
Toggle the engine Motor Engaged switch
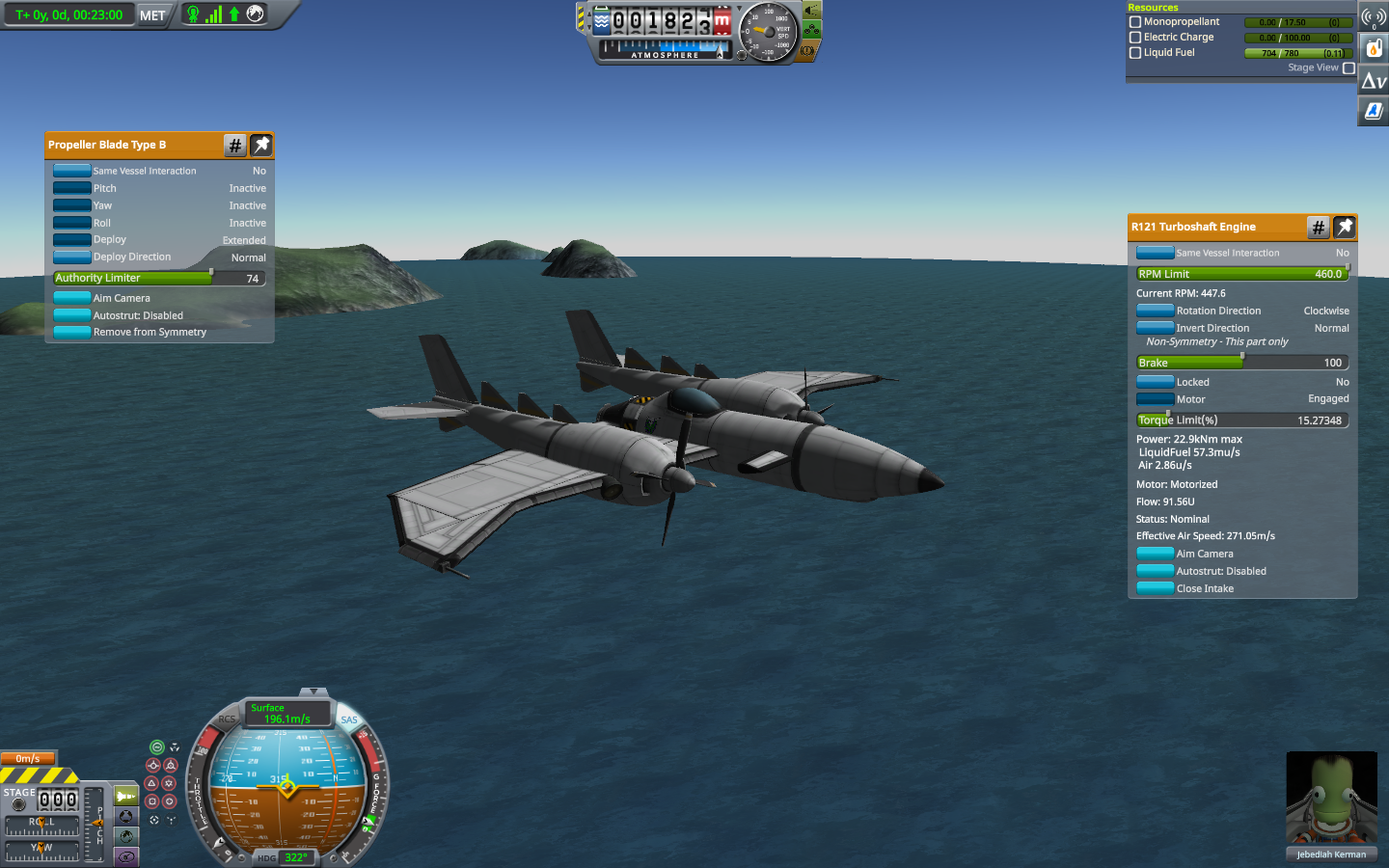1155,399
